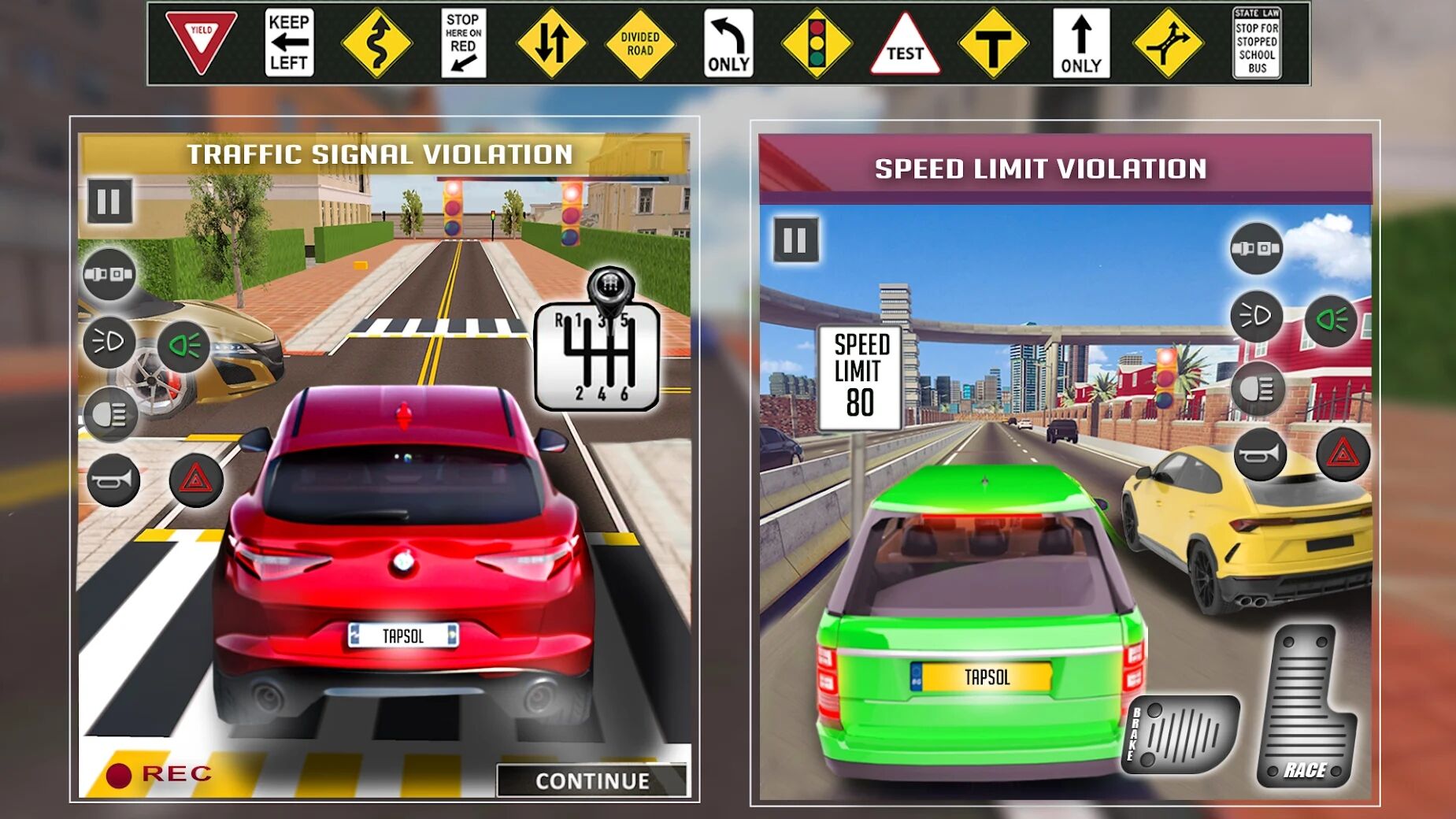Image resolution: width=1456 pixels, height=819 pixels.
Task: Toggle hazard lights in the Traffic Signal Violation panel
Action: [x=196, y=479]
